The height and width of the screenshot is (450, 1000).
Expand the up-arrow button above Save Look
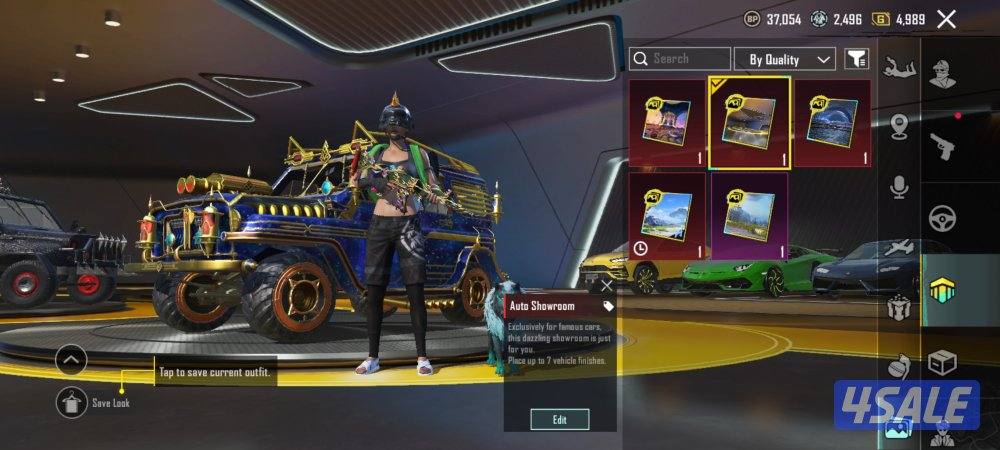point(71,360)
